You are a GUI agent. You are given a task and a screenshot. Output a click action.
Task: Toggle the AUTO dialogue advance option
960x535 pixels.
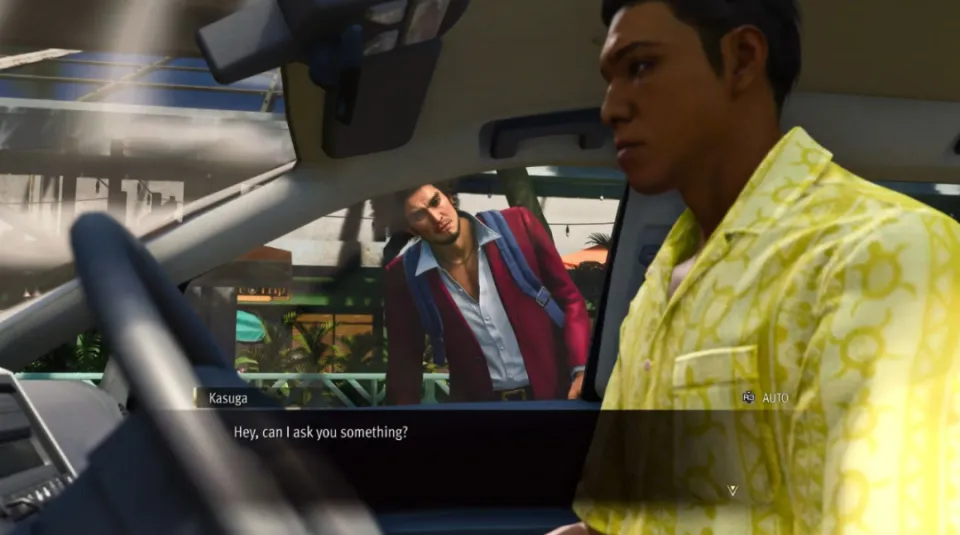(766, 398)
